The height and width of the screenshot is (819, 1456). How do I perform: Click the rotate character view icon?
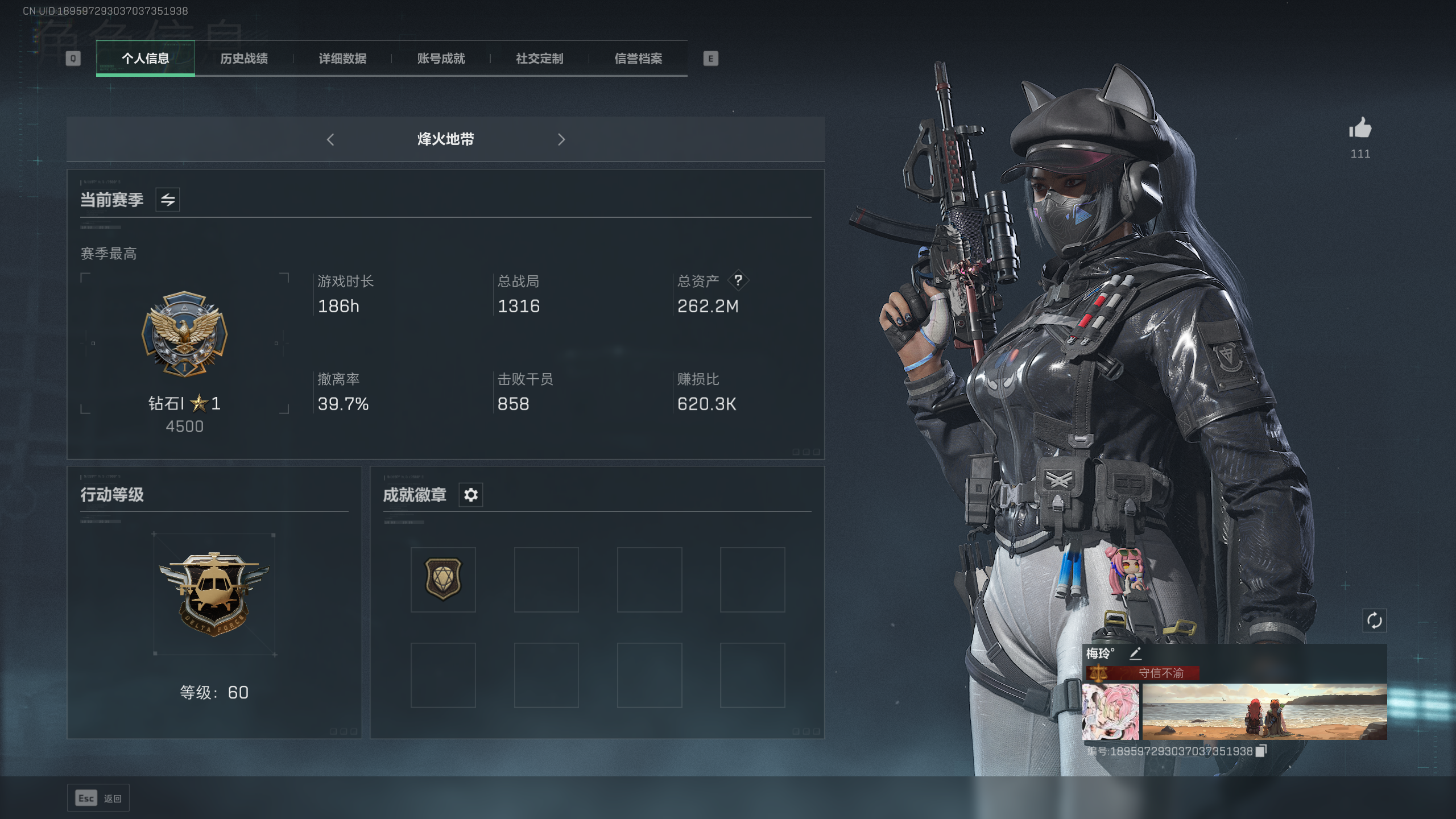(1375, 621)
